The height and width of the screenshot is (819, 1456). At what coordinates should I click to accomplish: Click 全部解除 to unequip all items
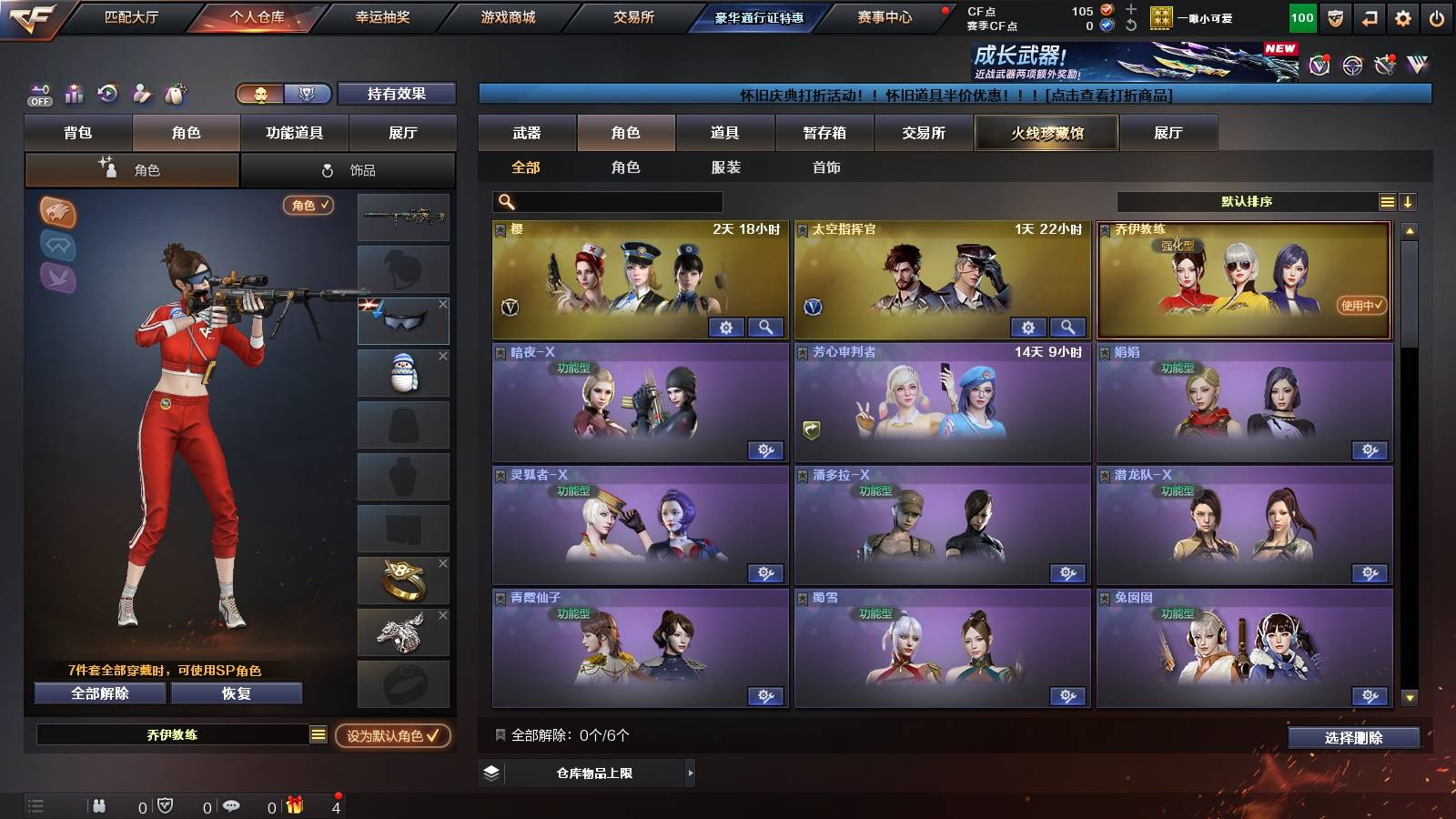98,693
